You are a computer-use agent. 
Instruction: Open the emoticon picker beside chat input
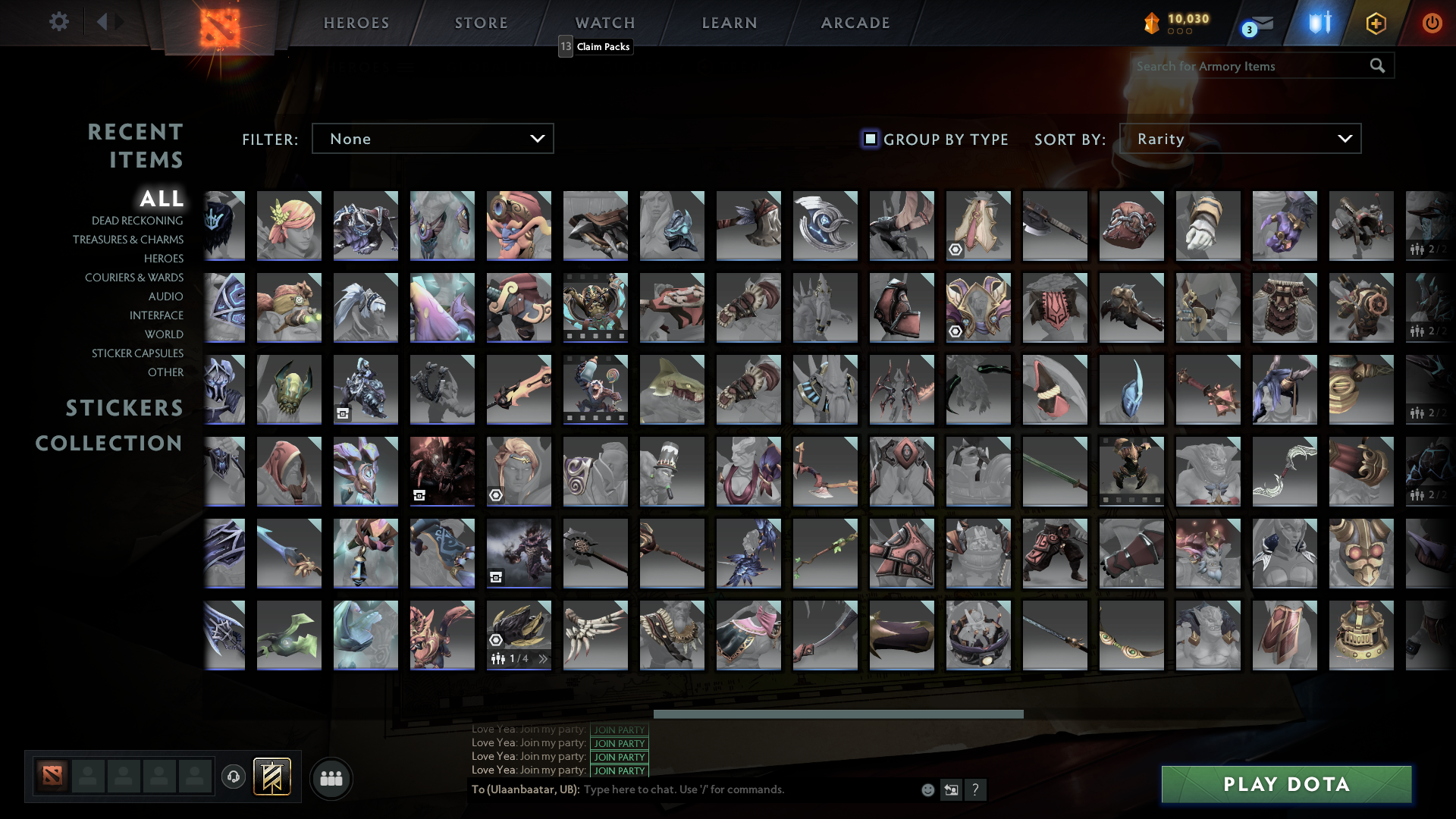click(x=927, y=789)
